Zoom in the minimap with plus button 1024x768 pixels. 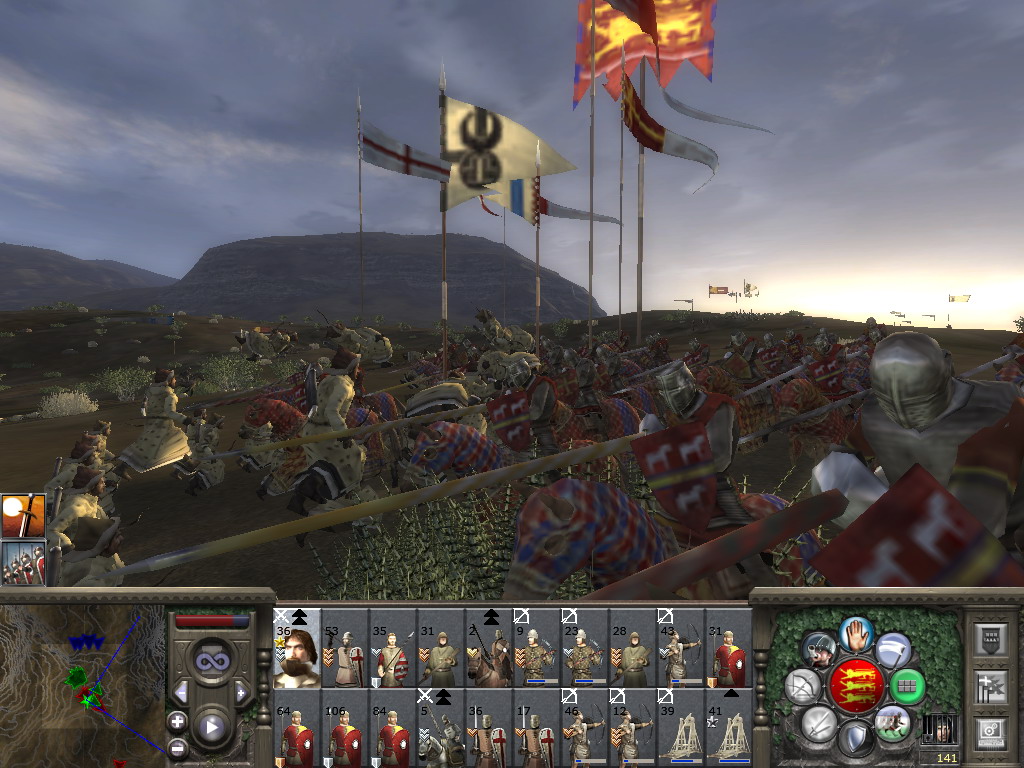tap(177, 721)
